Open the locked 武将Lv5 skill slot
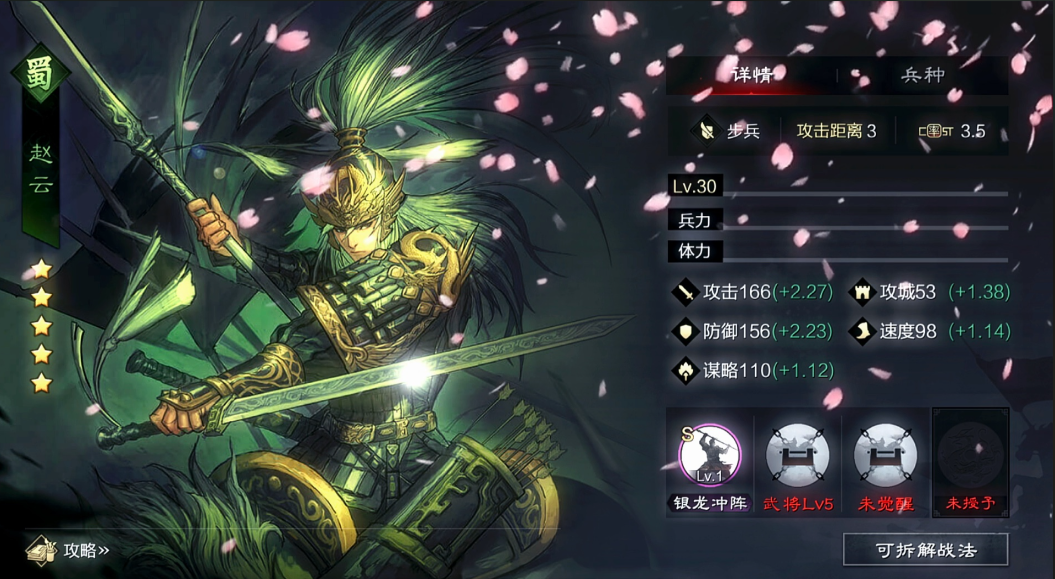 click(797, 456)
